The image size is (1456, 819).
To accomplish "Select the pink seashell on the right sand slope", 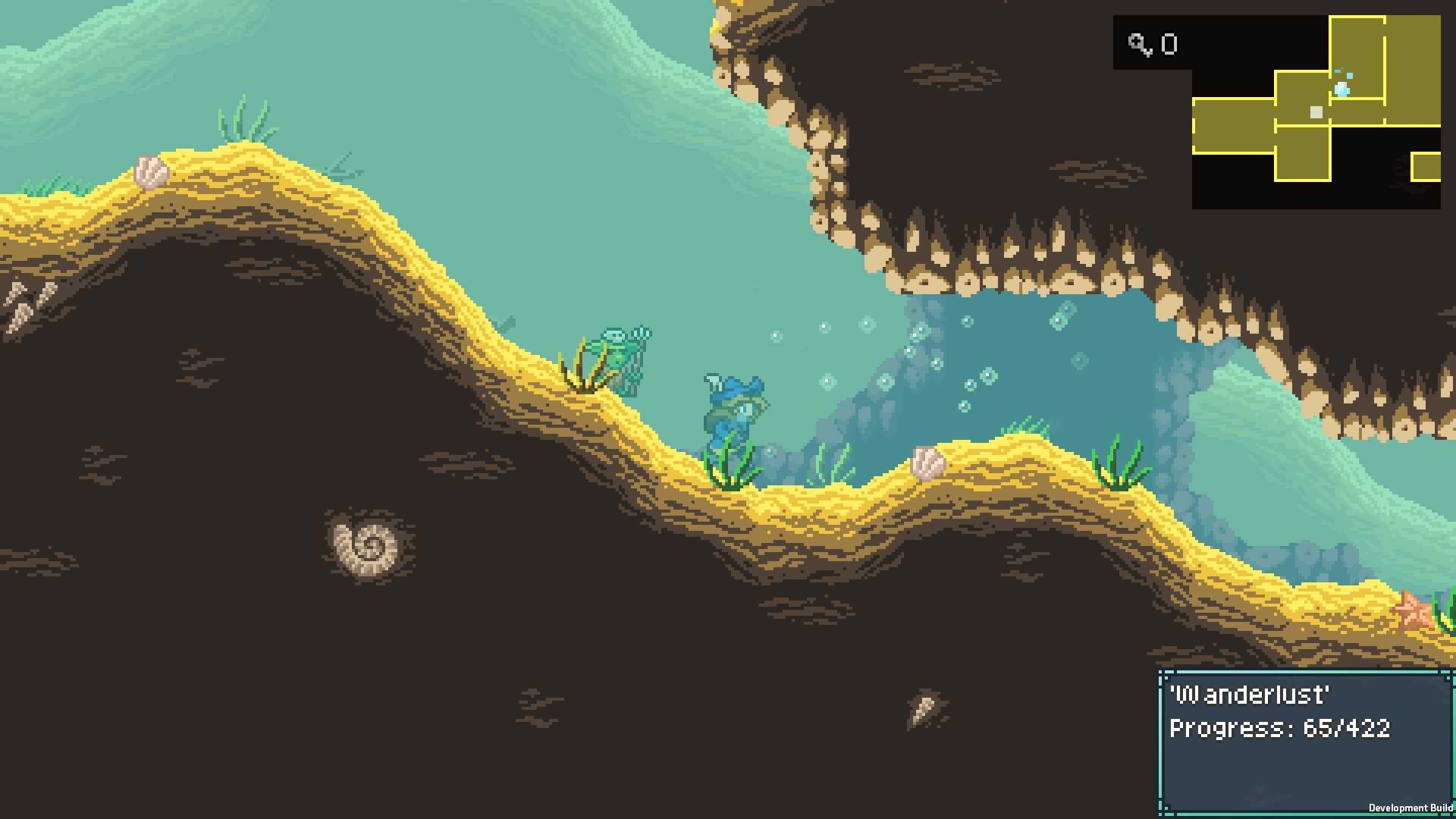I will (x=928, y=461).
